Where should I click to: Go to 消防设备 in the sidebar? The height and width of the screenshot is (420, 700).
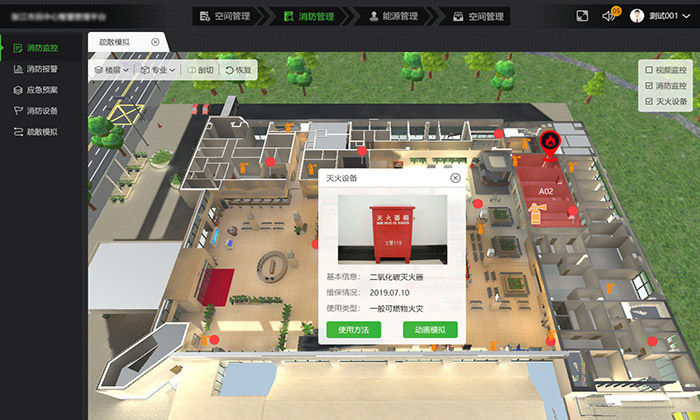coord(42,111)
